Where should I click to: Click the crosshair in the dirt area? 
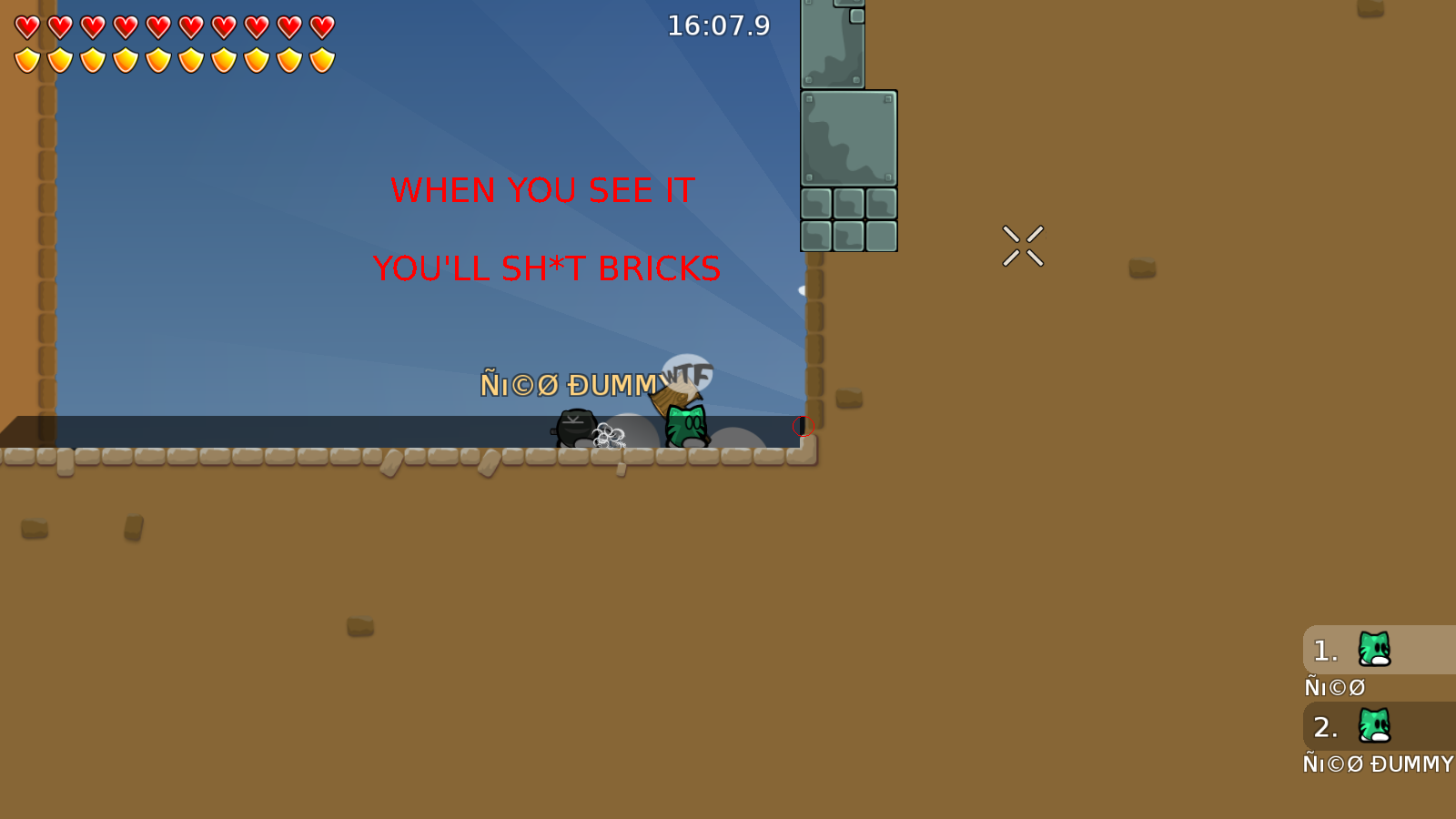click(x=1022, y=246)
